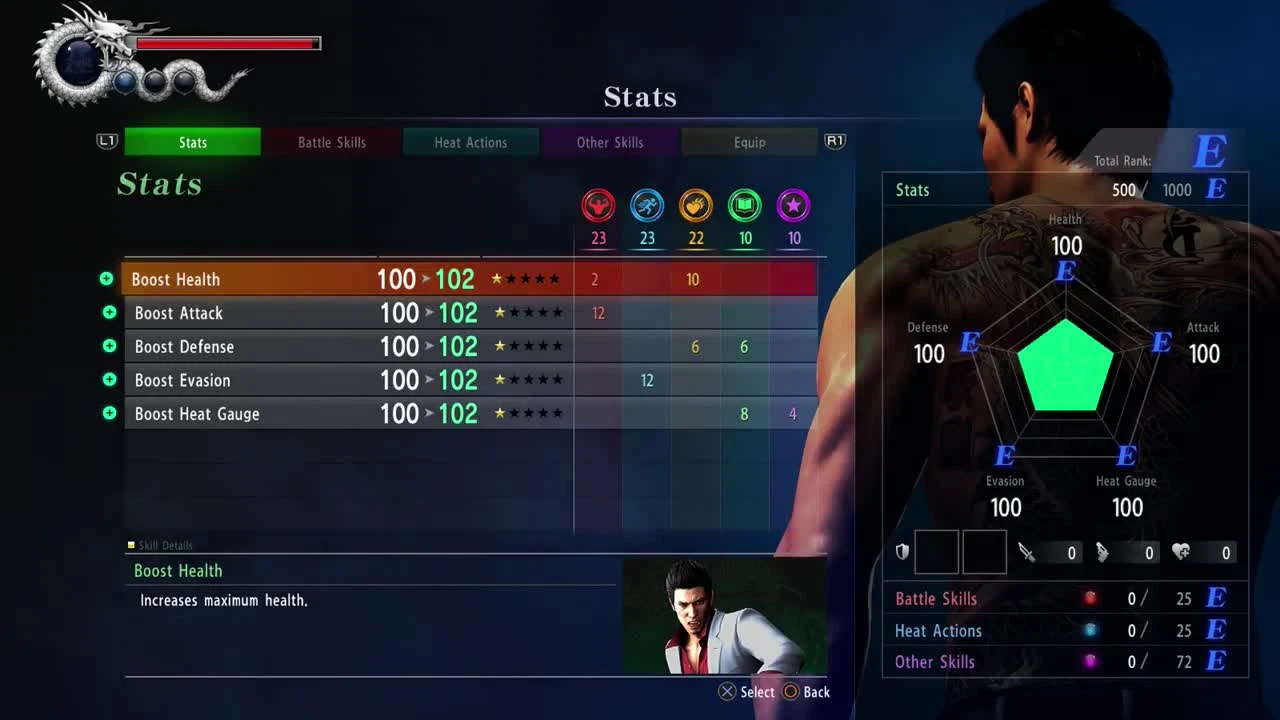
Task: Select the orange flaming heart spirit icon
Action: [x=696, y=206]
